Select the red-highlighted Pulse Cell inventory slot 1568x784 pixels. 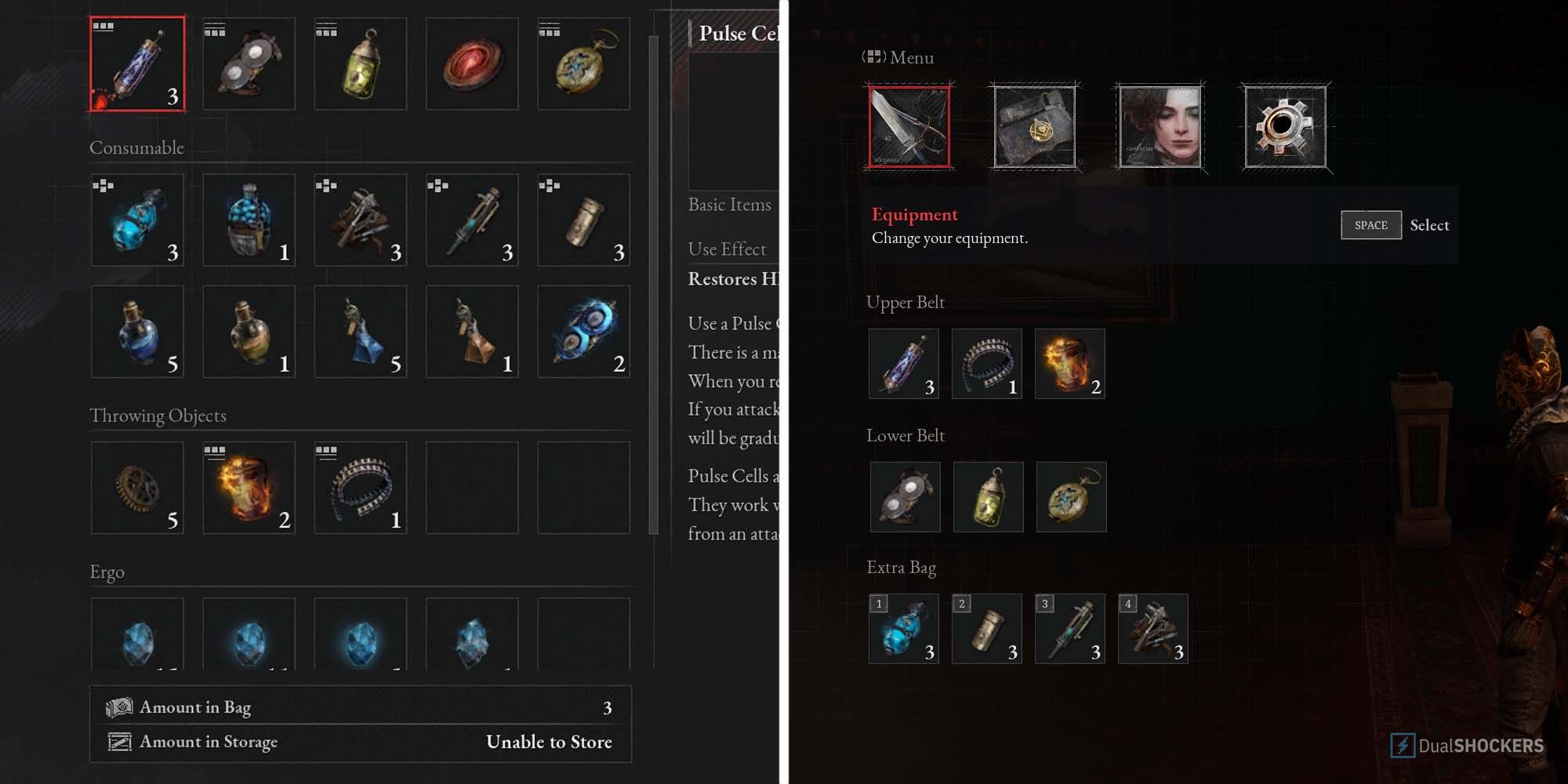click(137, 64)
